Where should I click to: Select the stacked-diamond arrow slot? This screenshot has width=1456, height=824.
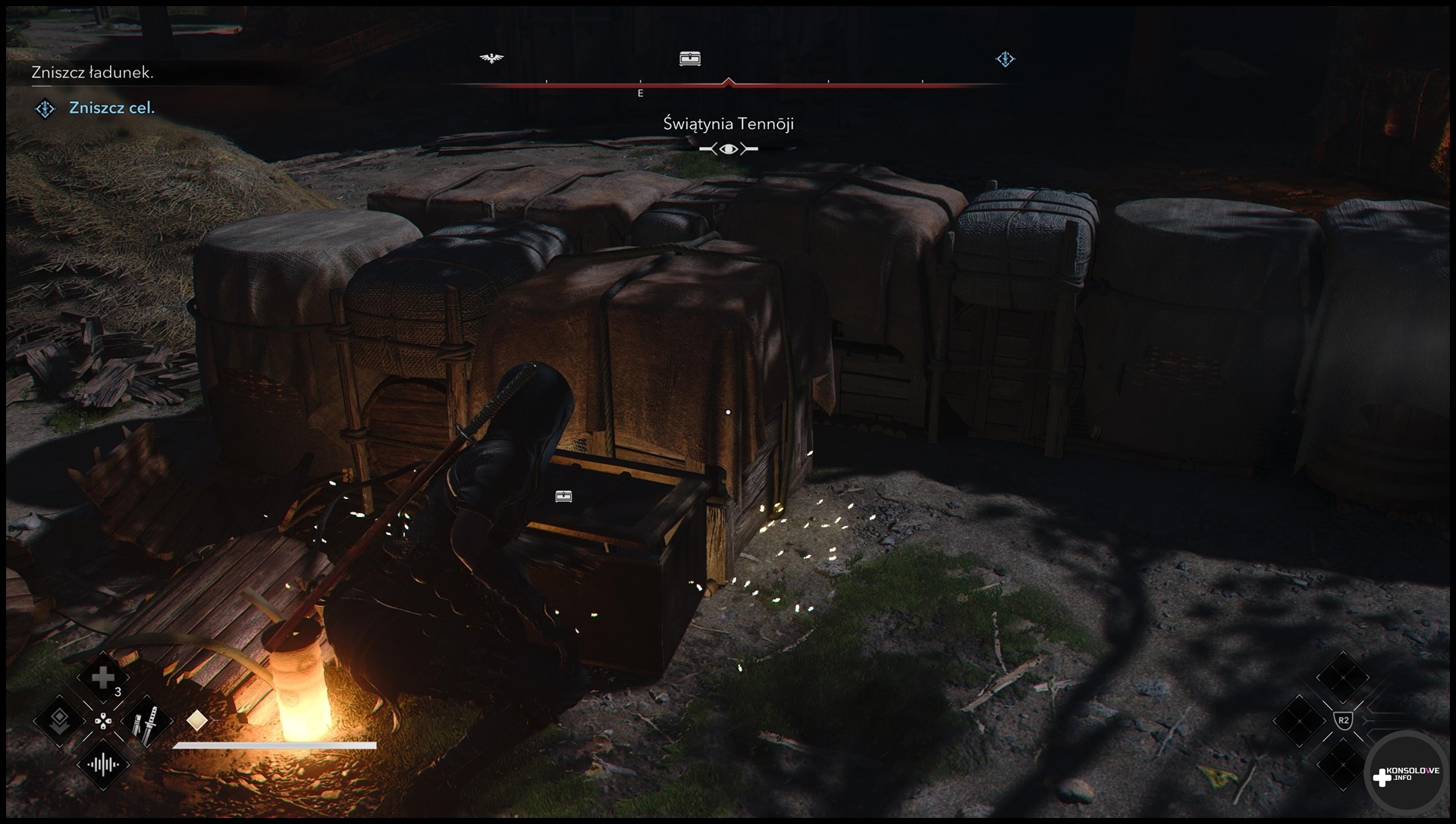click(x=59, y=721)
